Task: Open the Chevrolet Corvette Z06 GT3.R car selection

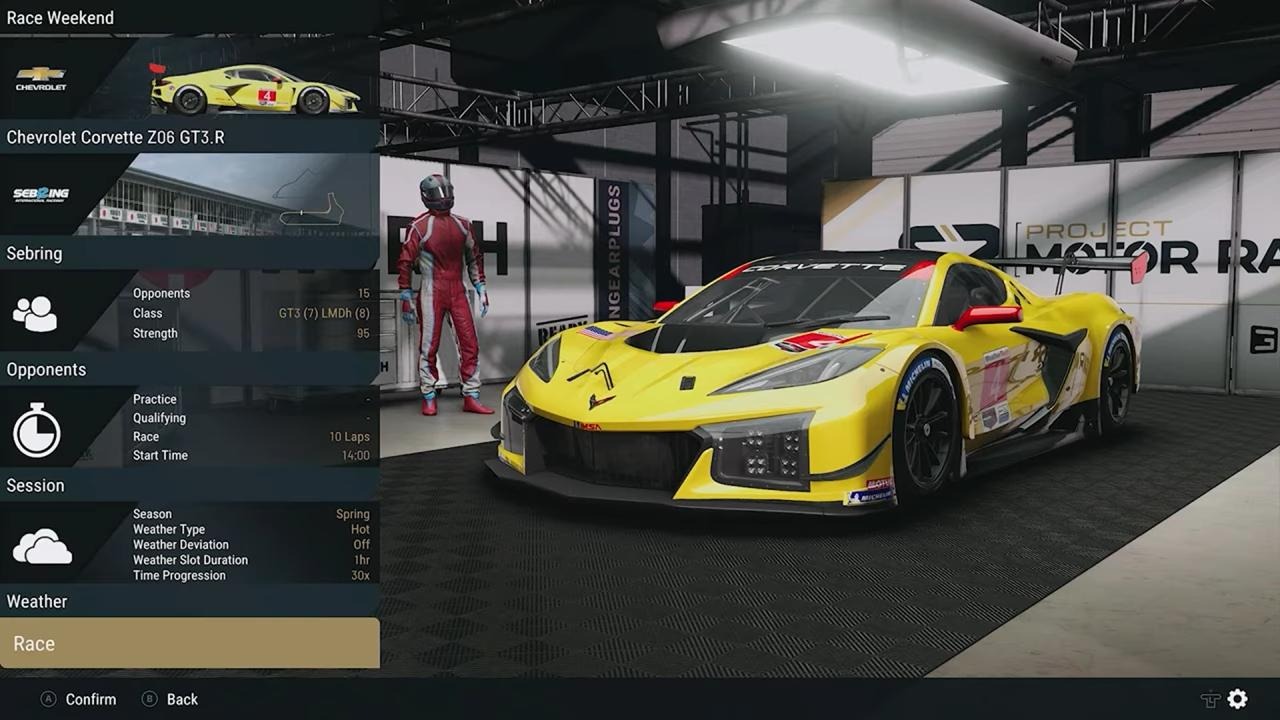Action: click(x=189, y=137)
